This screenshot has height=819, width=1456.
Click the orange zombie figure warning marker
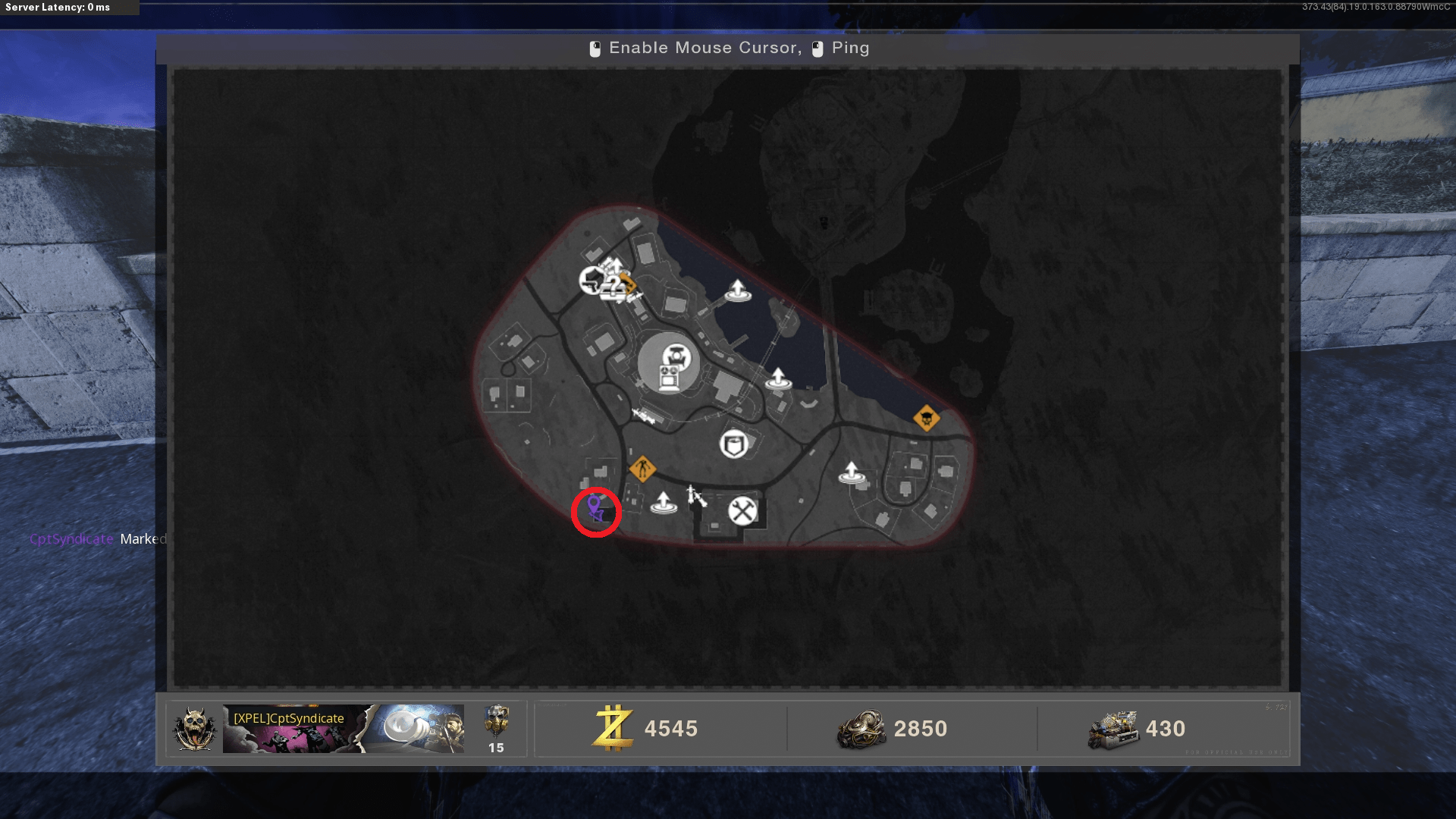click(x=642, y=469)
